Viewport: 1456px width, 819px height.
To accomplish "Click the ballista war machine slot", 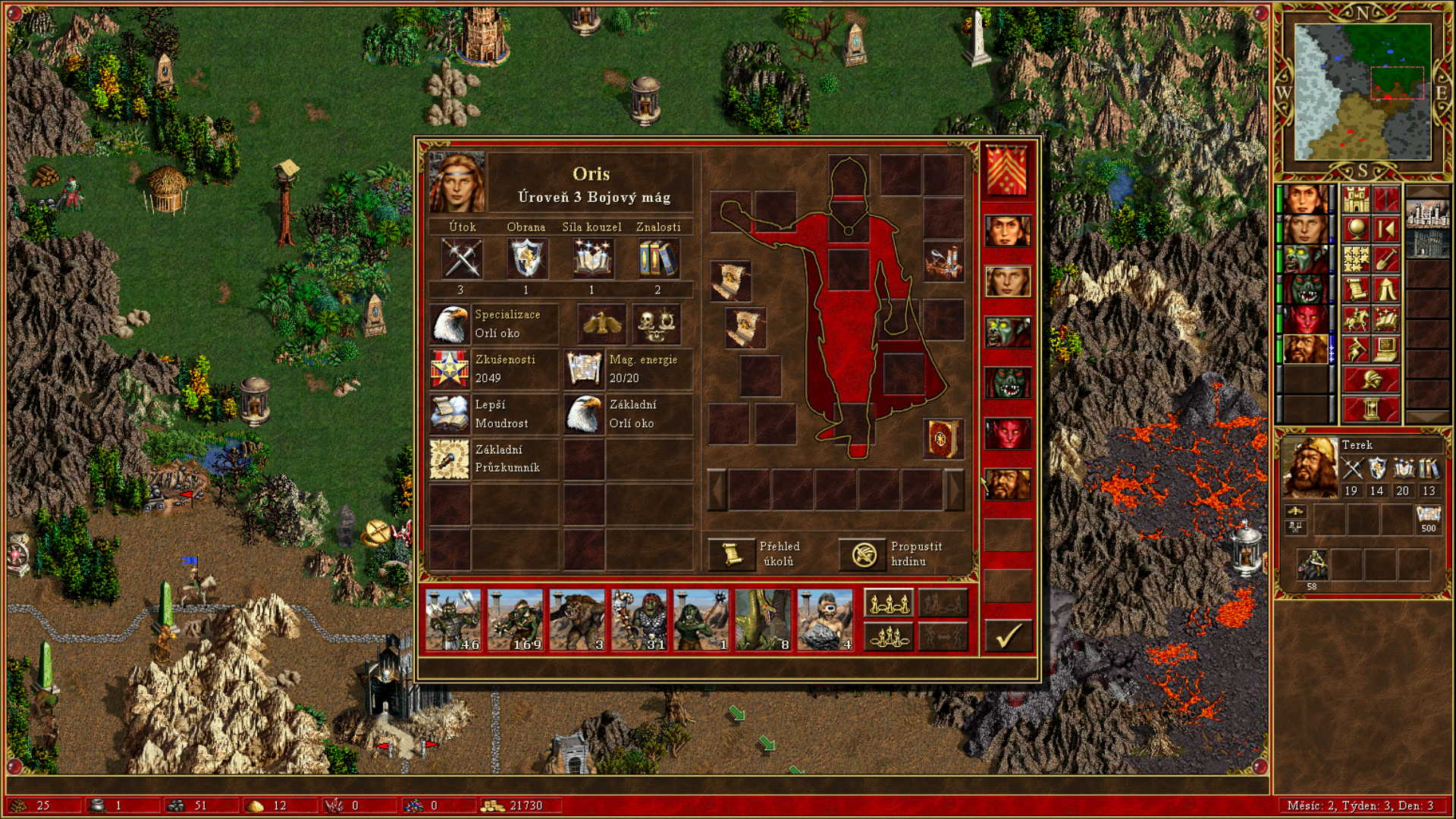I will coord(943,262).
